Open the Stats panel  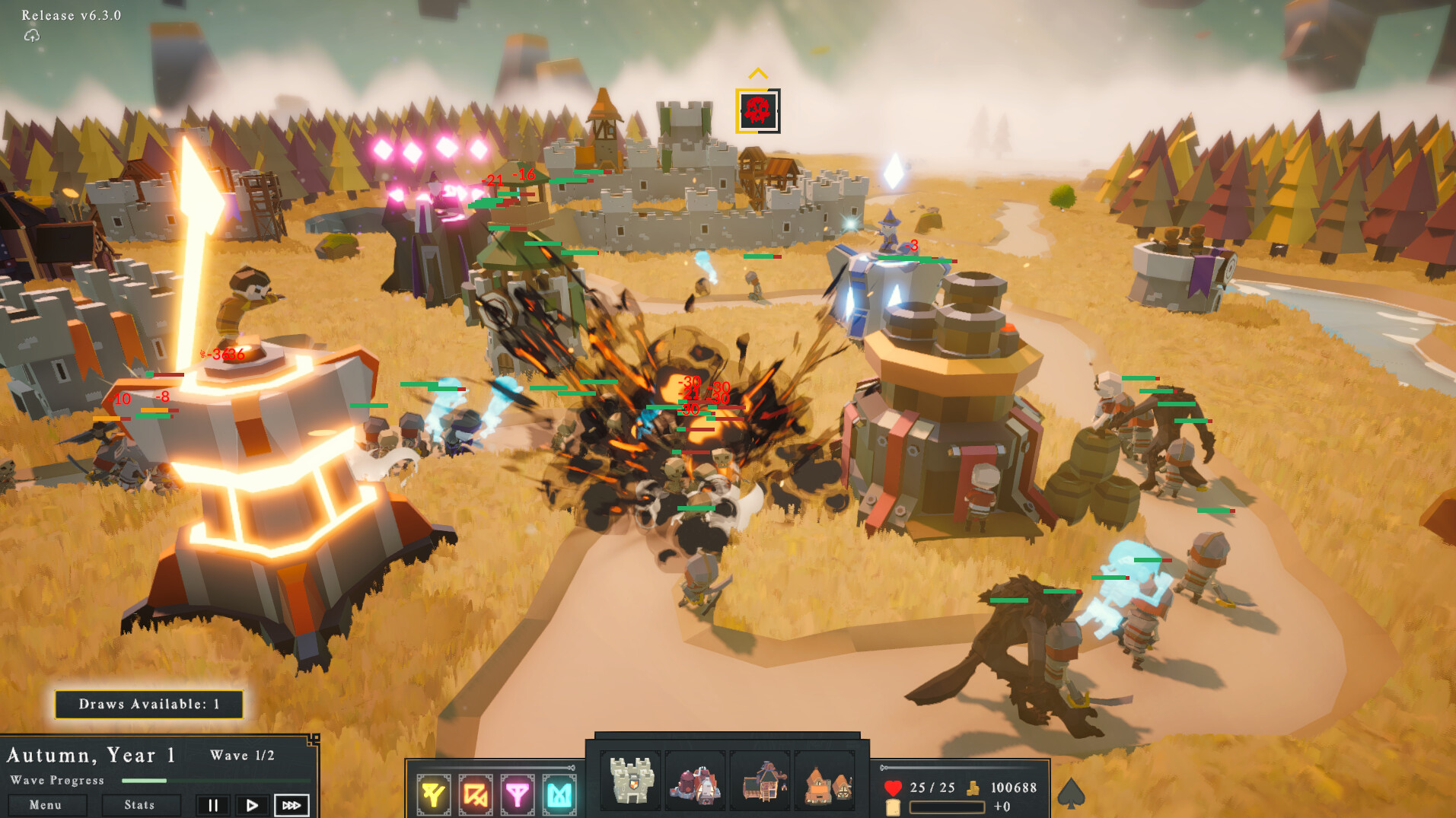[x=141, y=804]
